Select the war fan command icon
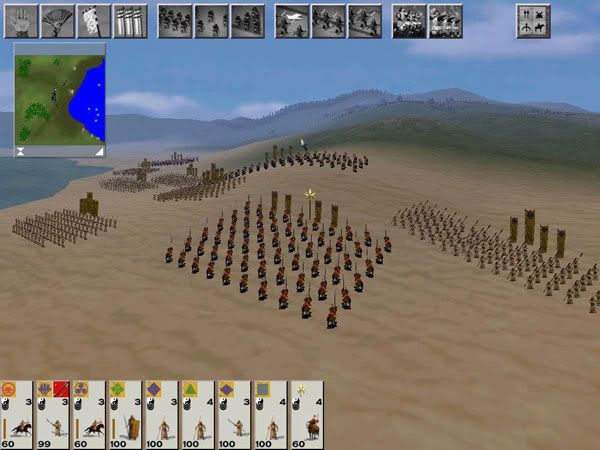 [x=57, y=21]
